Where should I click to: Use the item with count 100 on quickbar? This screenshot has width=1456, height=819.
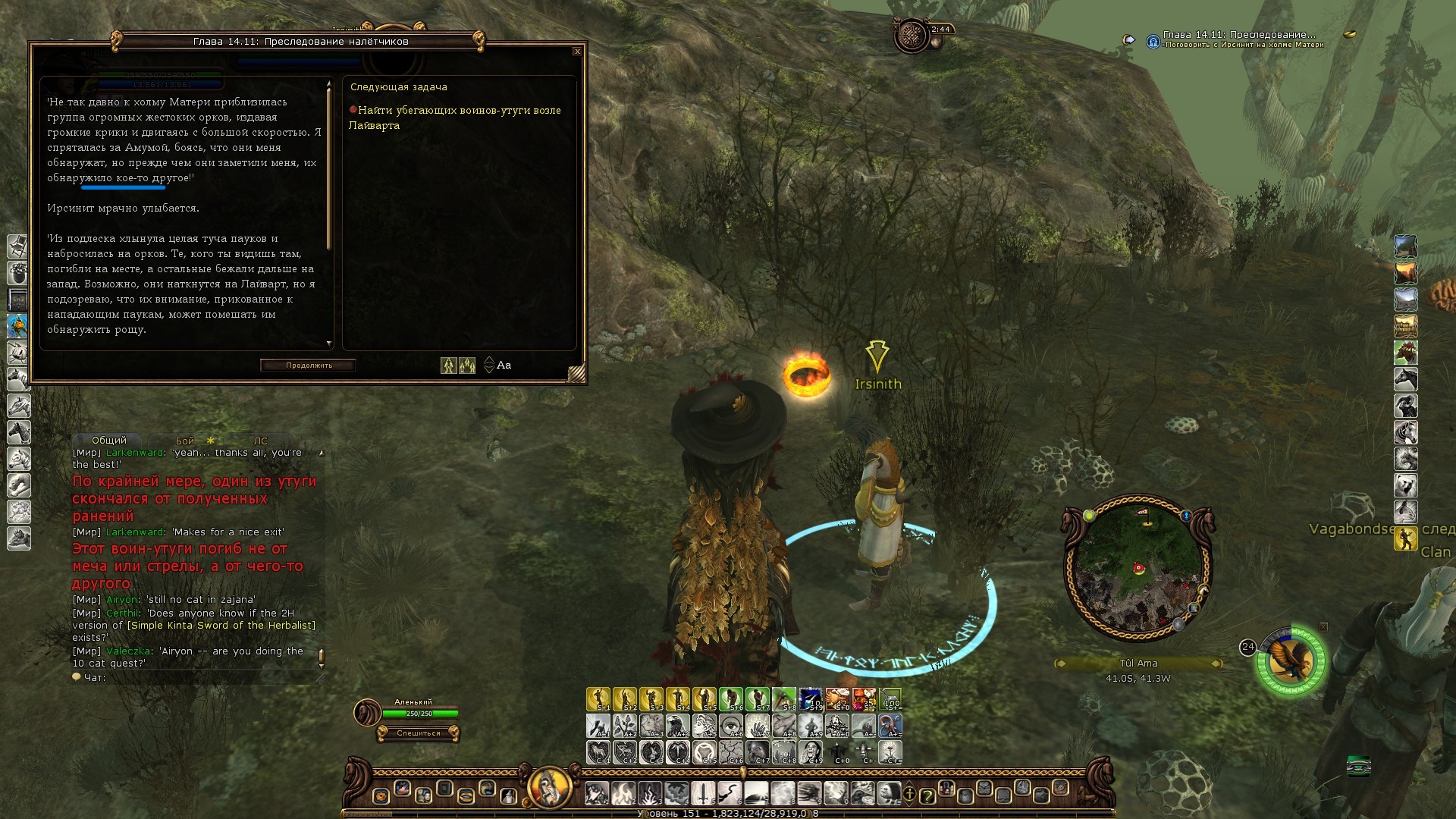[890, 699]
